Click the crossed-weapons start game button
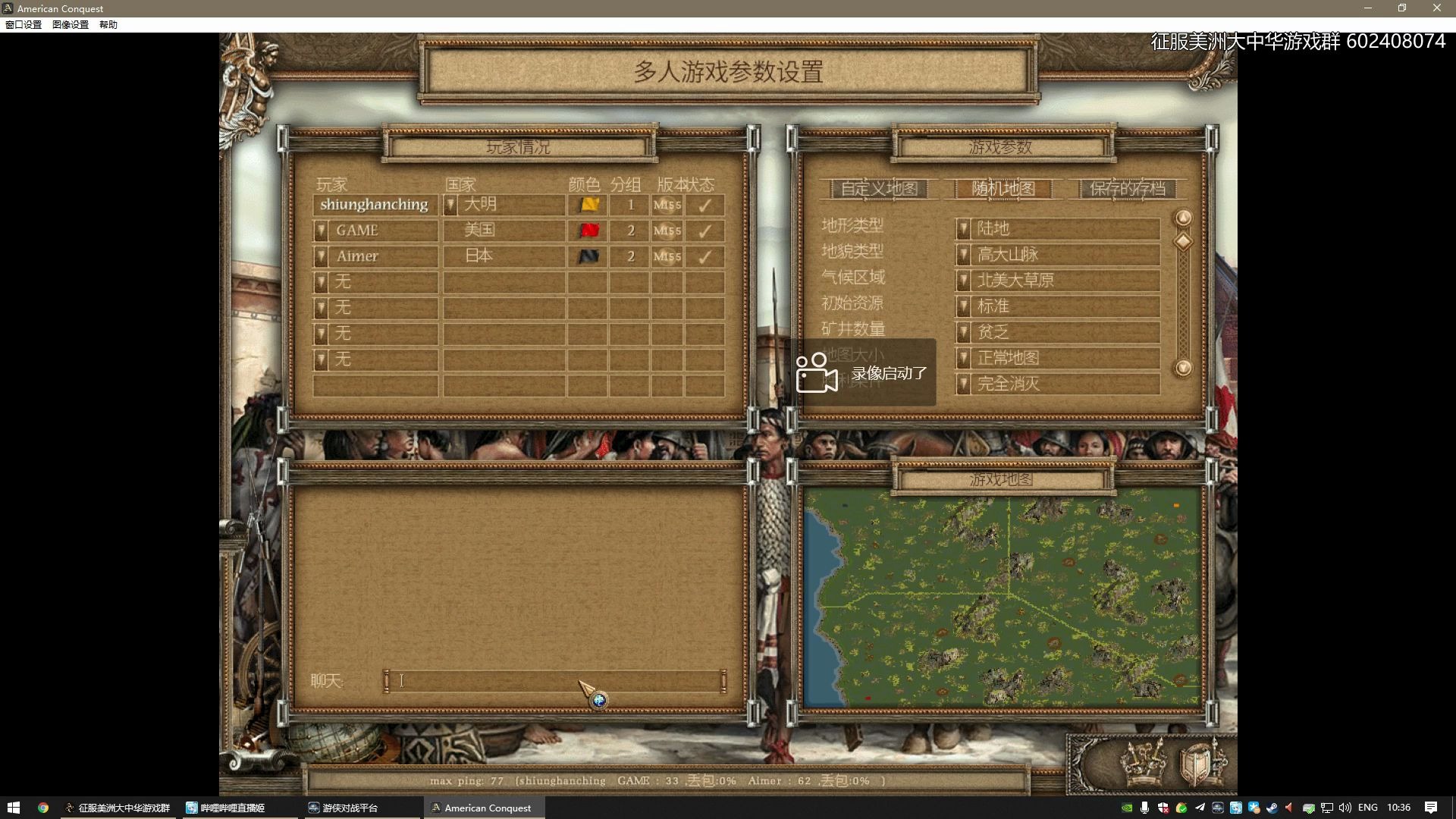The width and height of the screenshot is (1456, 819). (1144, 762)
